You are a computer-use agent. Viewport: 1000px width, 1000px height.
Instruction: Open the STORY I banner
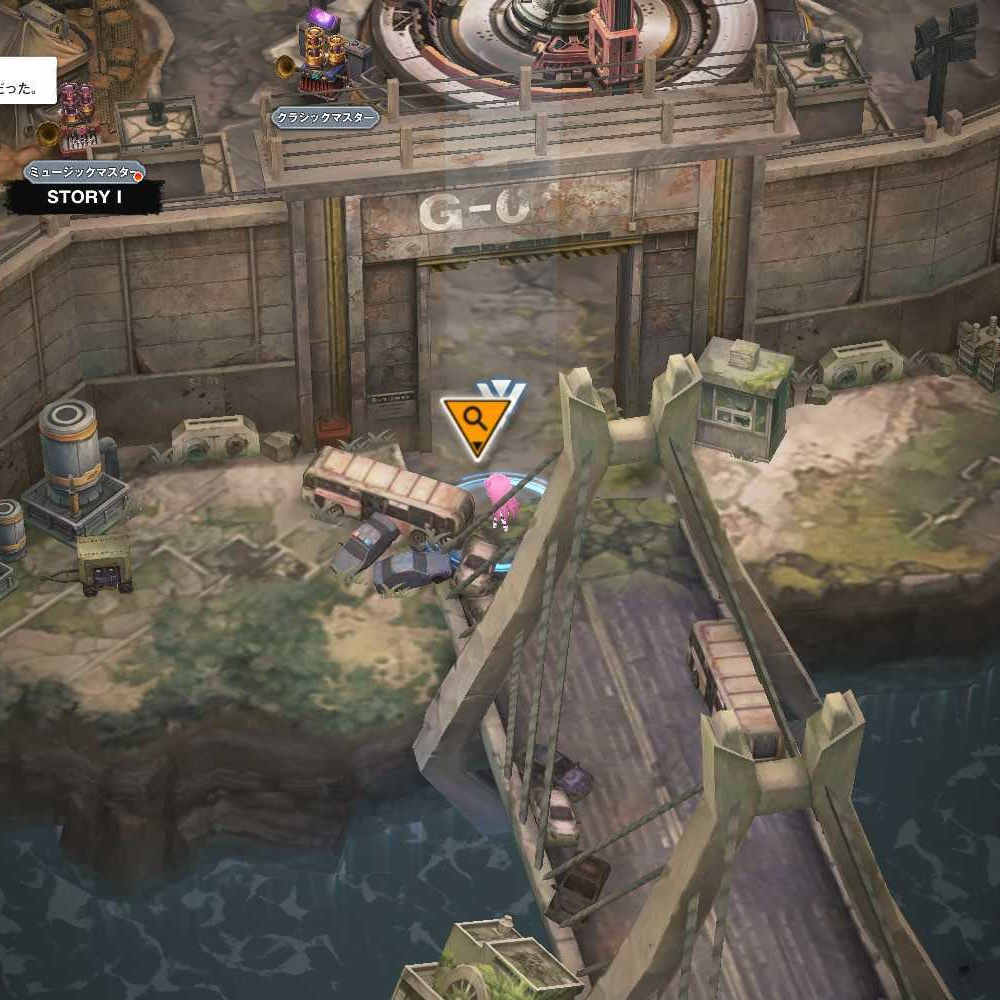(x=84, y=197)
